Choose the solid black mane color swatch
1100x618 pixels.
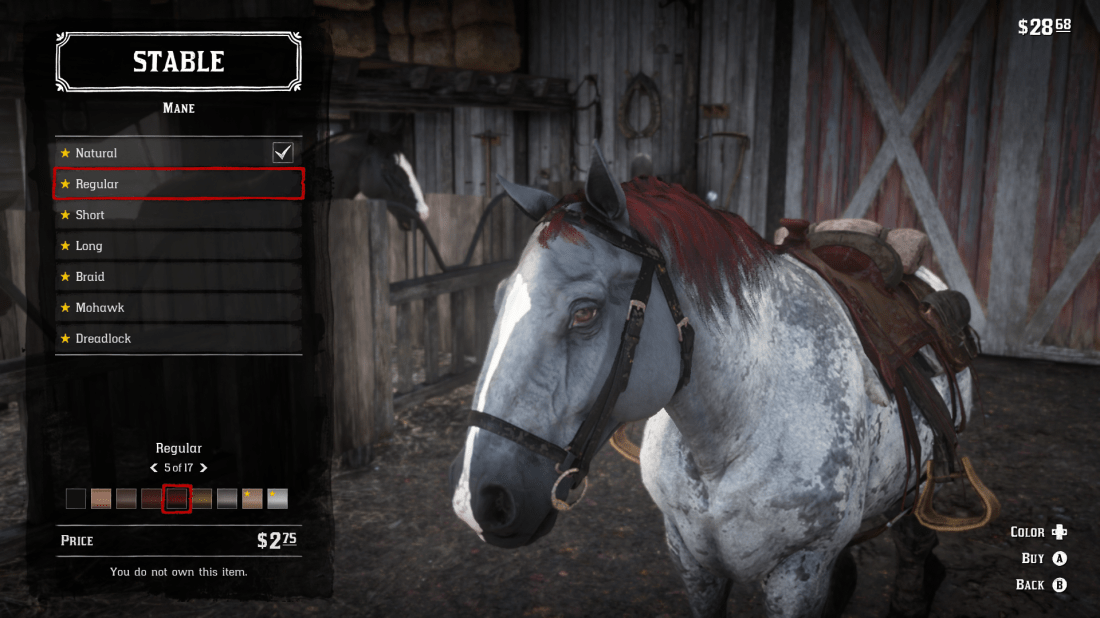76,498
